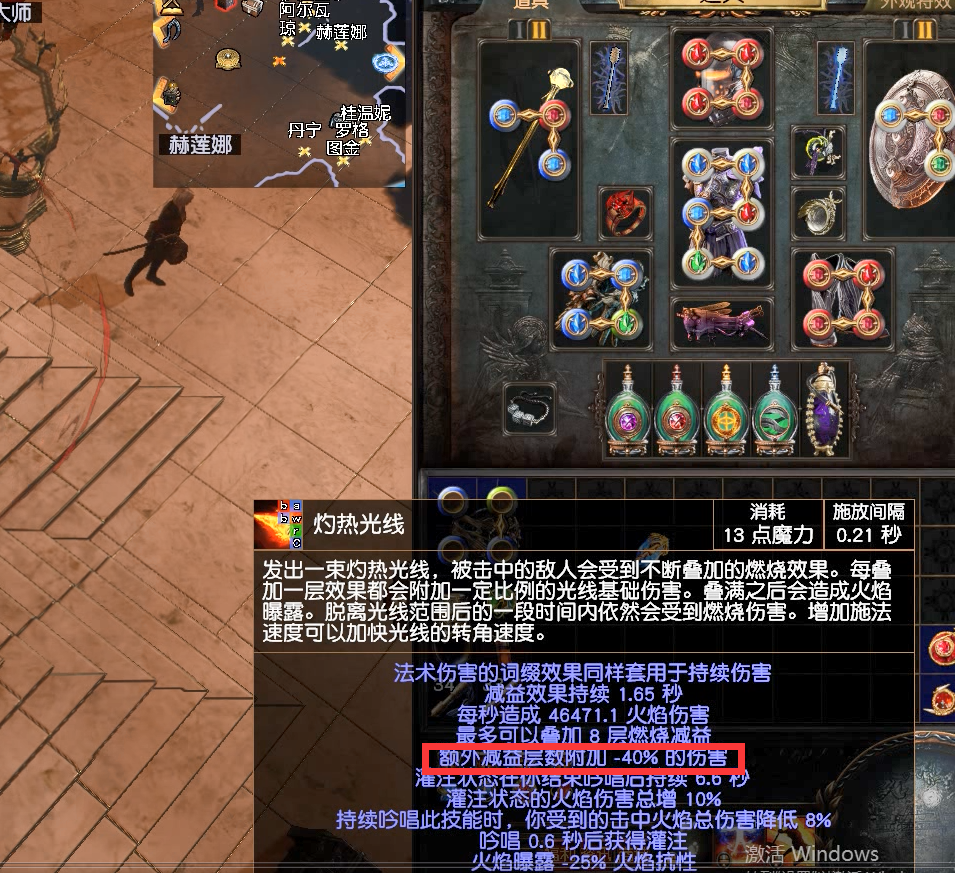The image size is (955, 873).
Task: Pick the round silver shield slot
Action: 914,137
